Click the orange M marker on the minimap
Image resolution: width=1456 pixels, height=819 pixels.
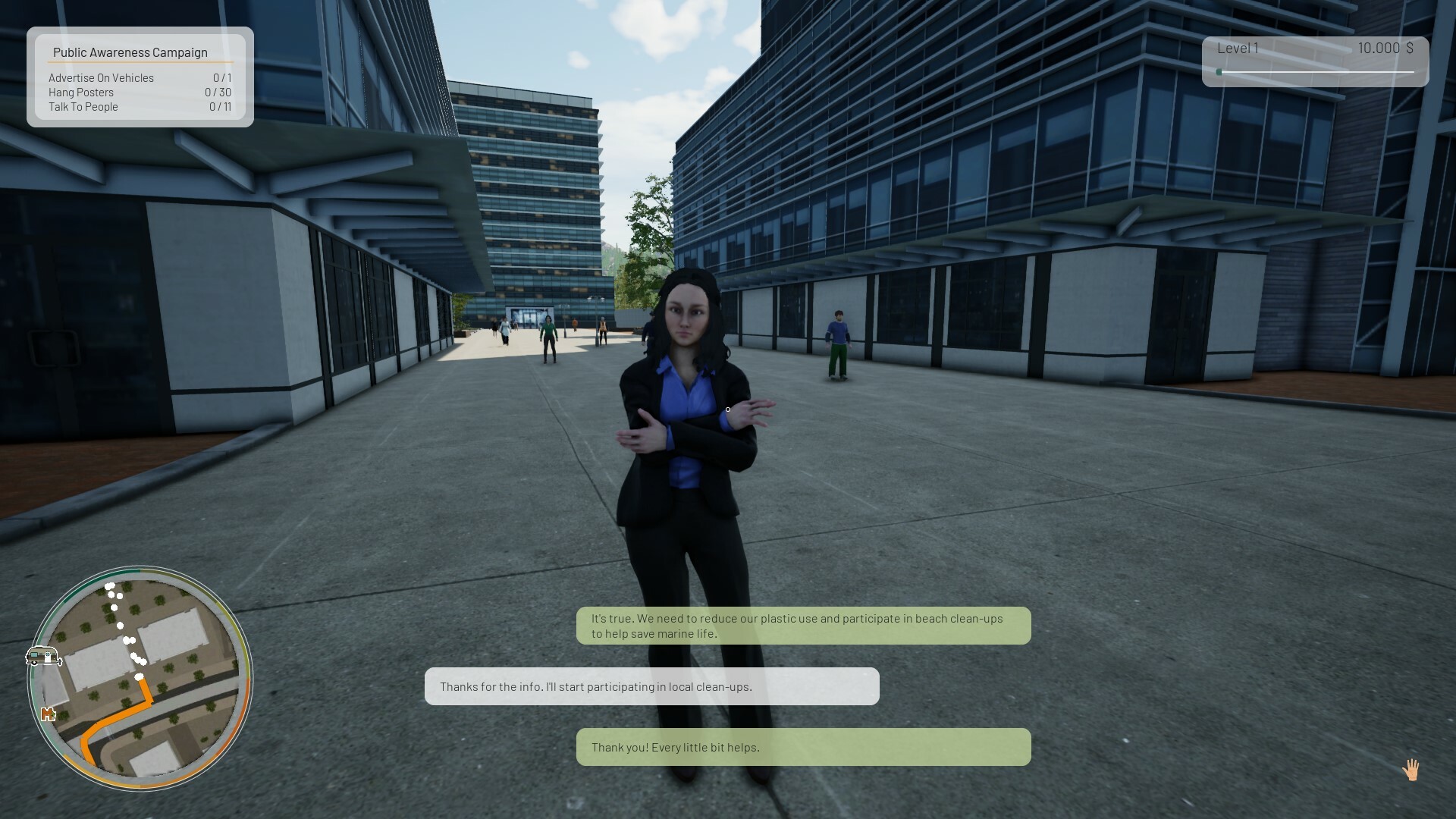click(48, 714)
